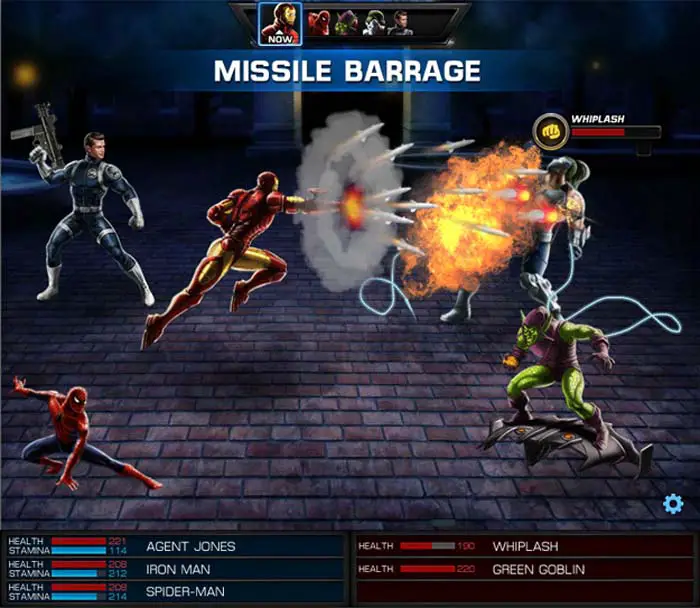This screenshot has width=700, height=608.
Task: Target the Green Goblin enemy list row
Action: [x=522, y=569]
